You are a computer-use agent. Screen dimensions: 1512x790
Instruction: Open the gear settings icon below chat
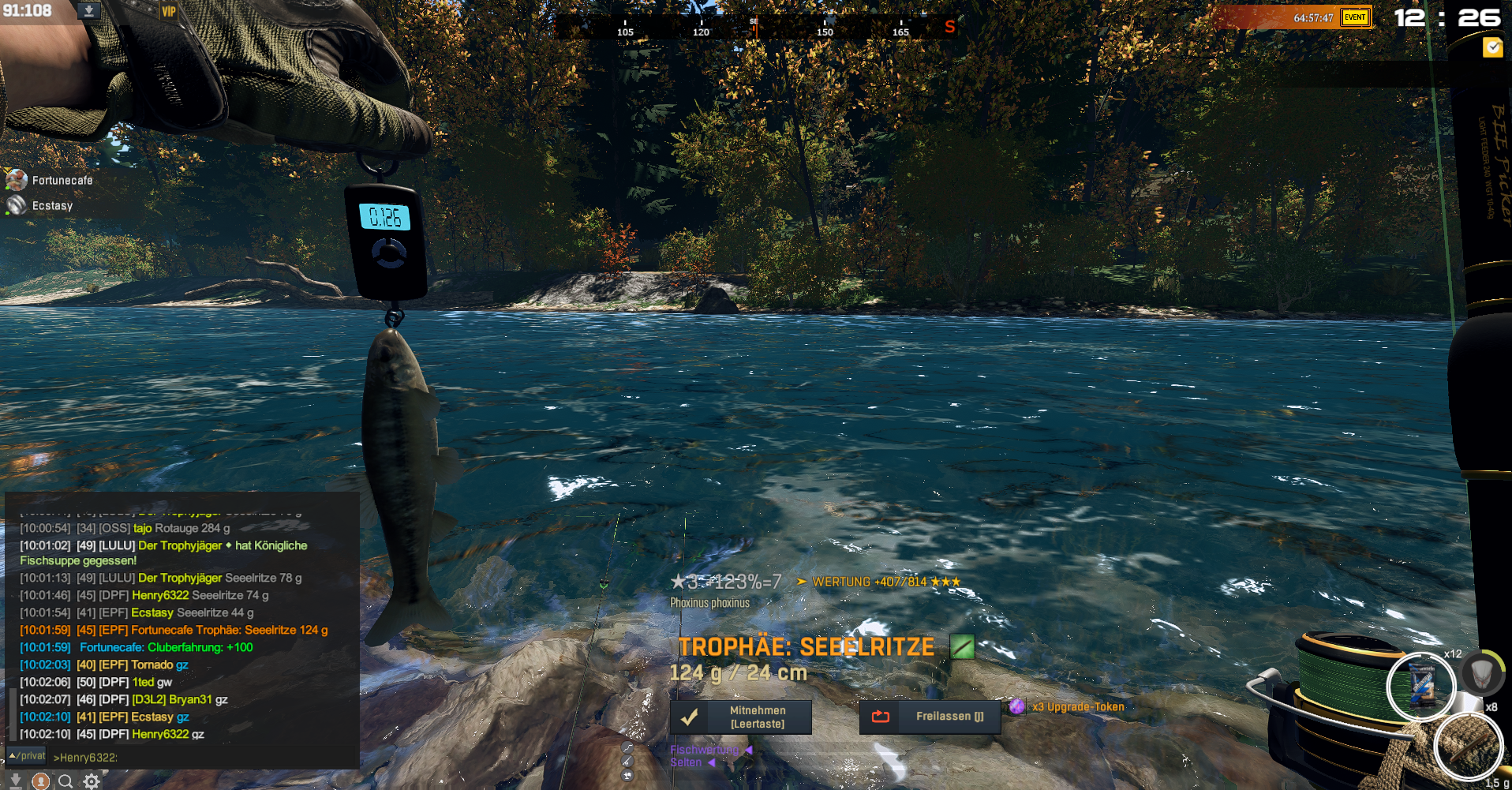(x=92, y=781)
